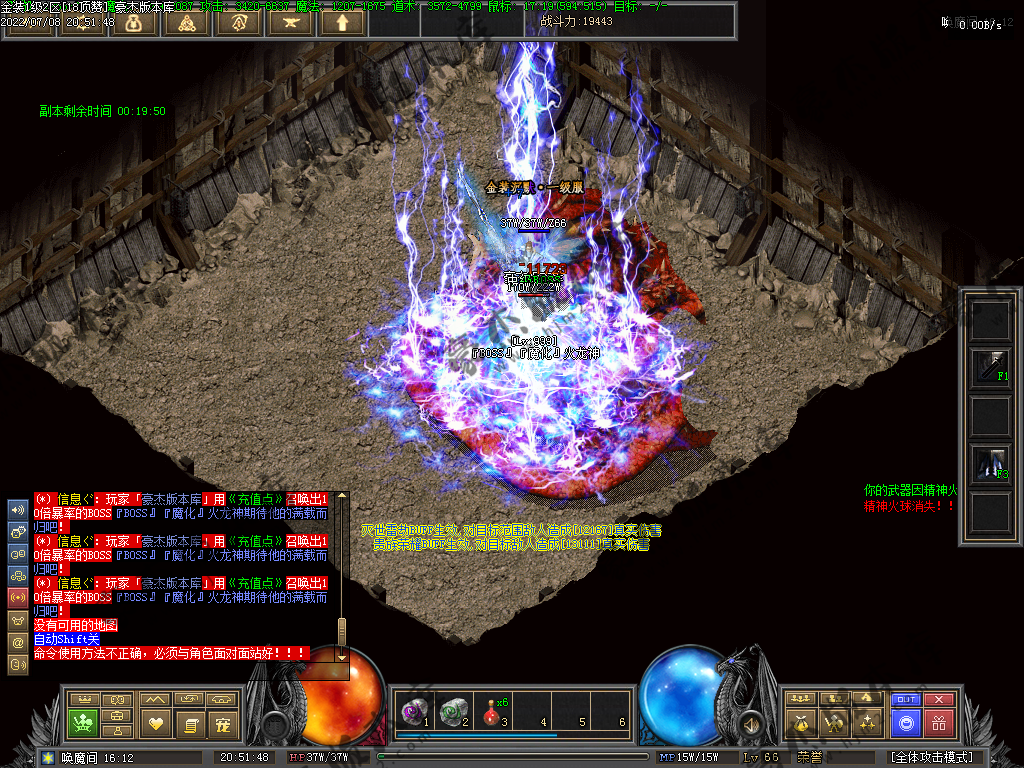Screen dimensions: 1024x768
Task: Select the F3 skill slot
Action: click(990, 464)
